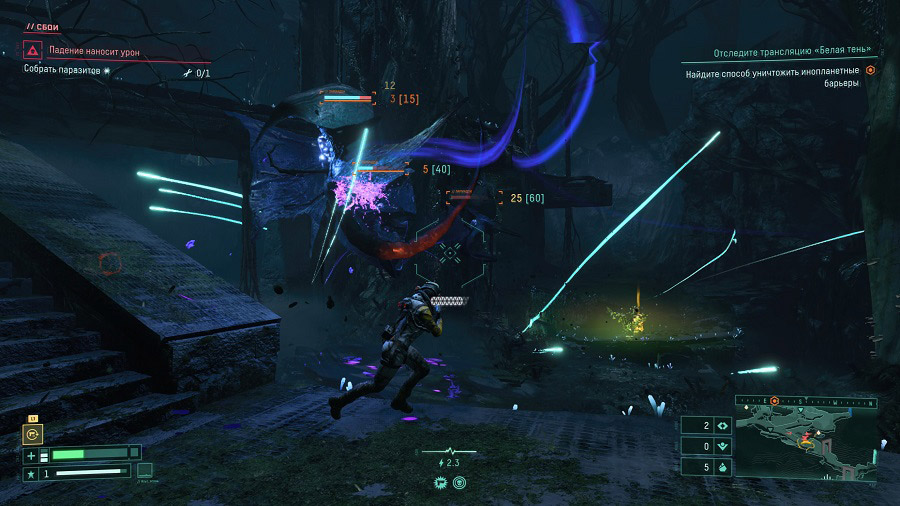This screenshot has width=900, height=506.
Task: Select the orange weapon ability slot
Action: coord(33,434)
